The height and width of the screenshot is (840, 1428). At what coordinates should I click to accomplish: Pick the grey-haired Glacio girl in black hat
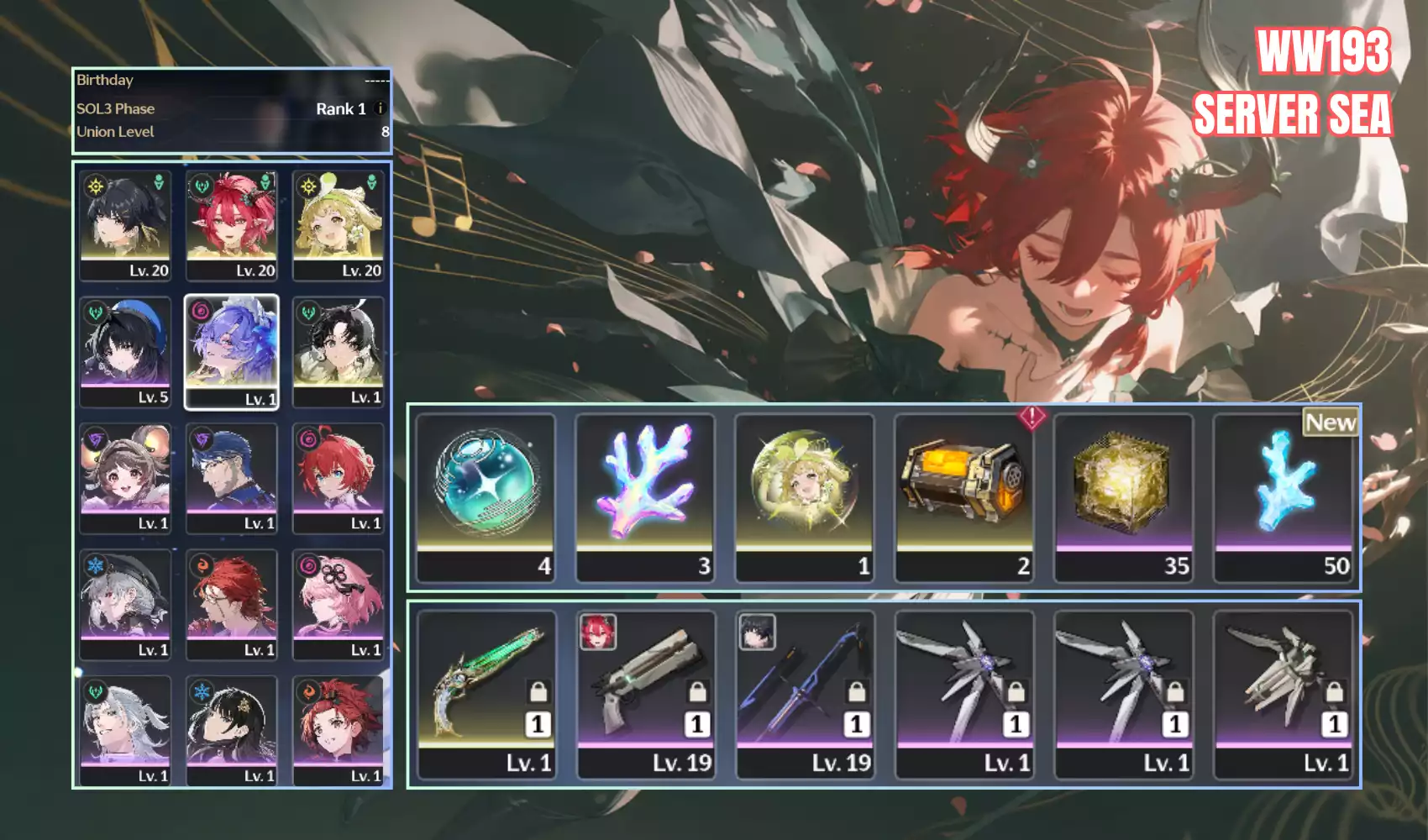[x=126, y=603]
